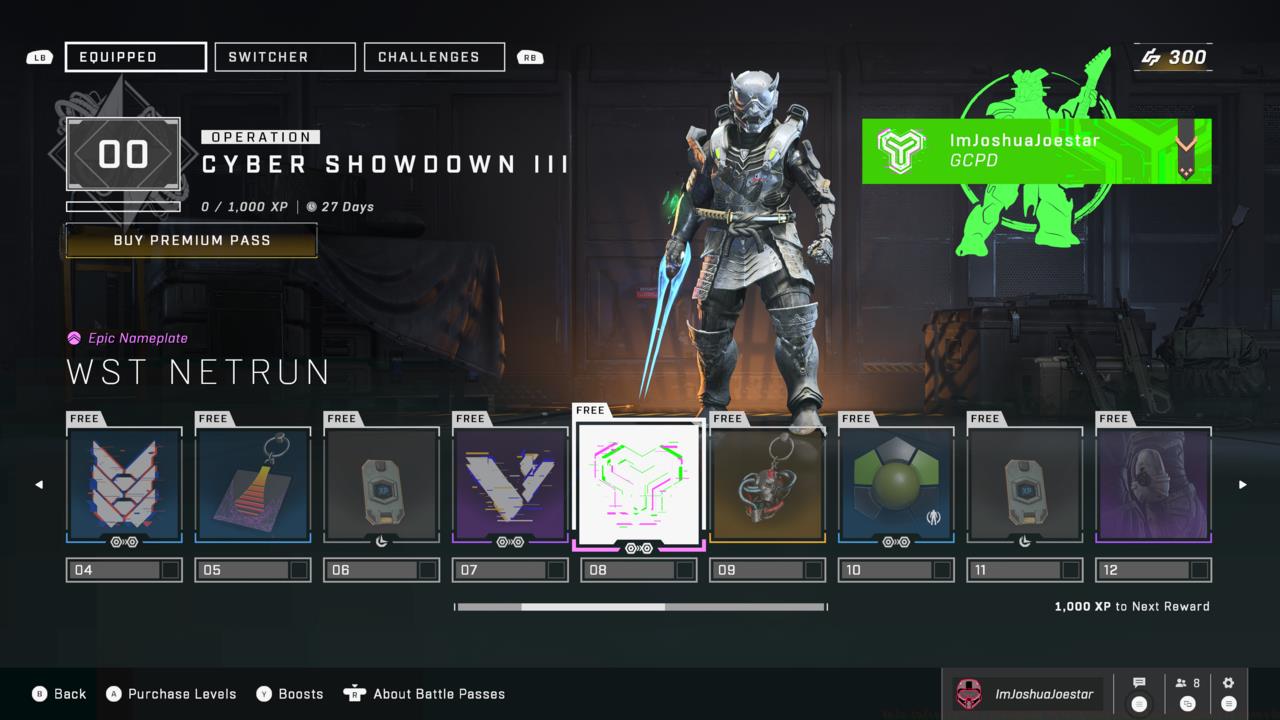Select the level 12 purple helmet reward
1280x720 pixels.
point(1154,485)
